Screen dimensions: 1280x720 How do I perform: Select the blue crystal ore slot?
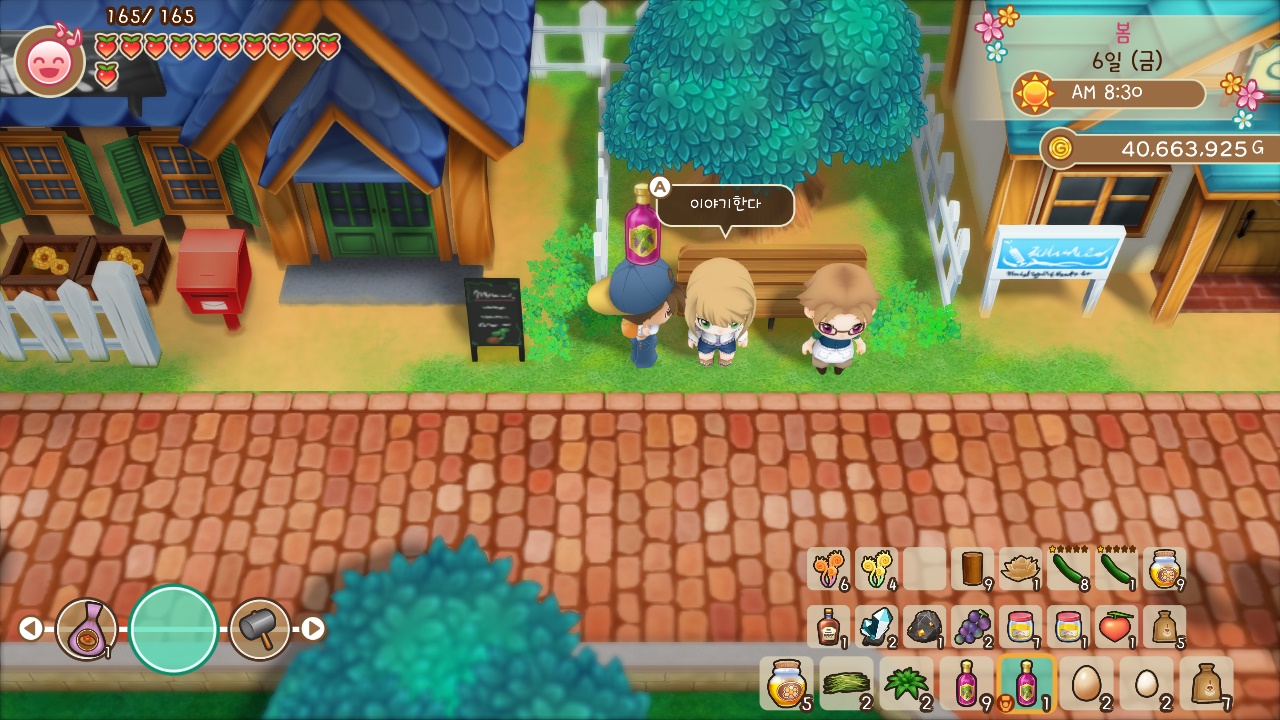coord(876,627)
